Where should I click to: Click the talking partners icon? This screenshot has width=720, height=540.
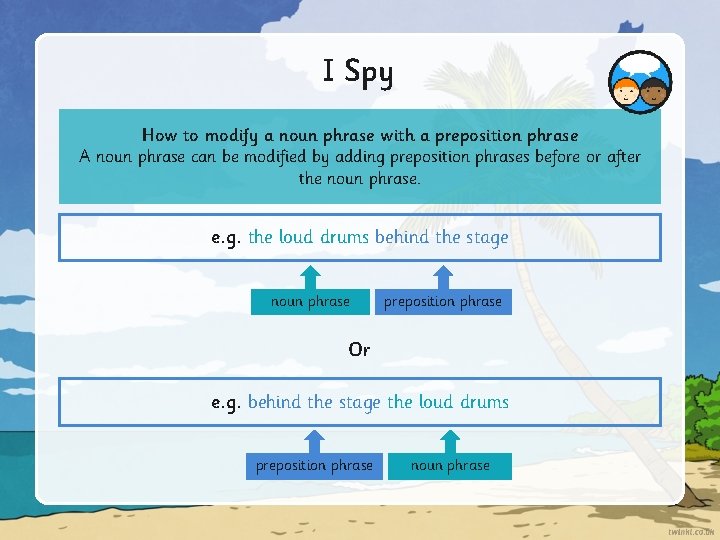(640, 83)
